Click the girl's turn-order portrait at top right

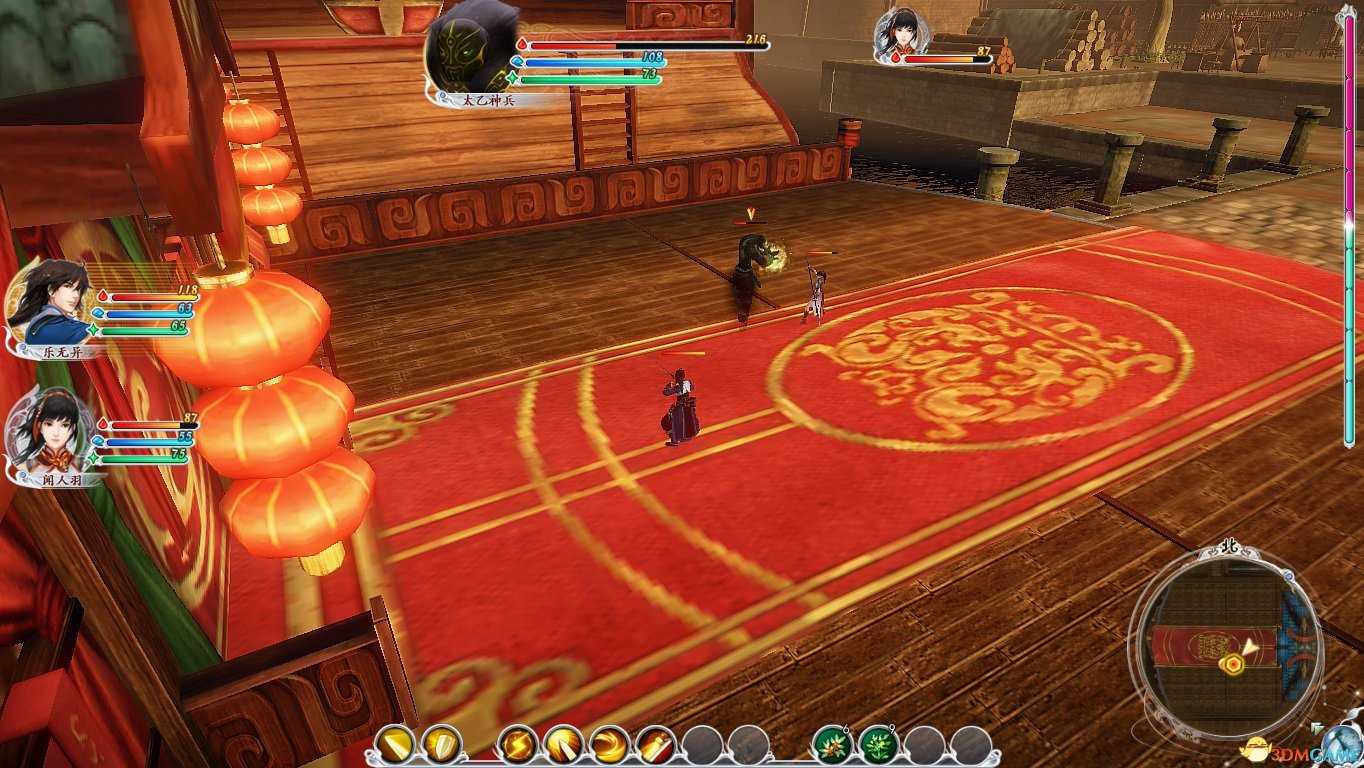(899, 35)
